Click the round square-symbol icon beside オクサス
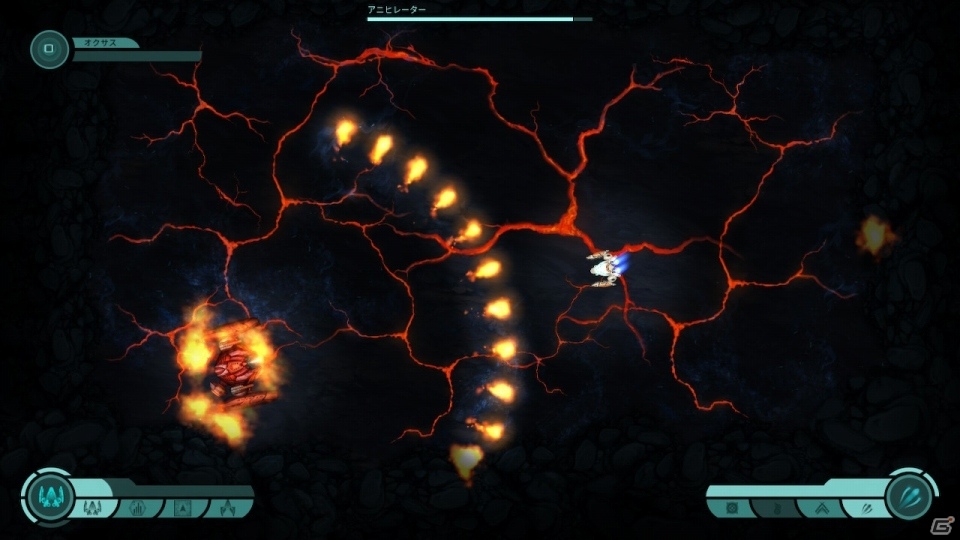The image size is (960, 540). 49,50
